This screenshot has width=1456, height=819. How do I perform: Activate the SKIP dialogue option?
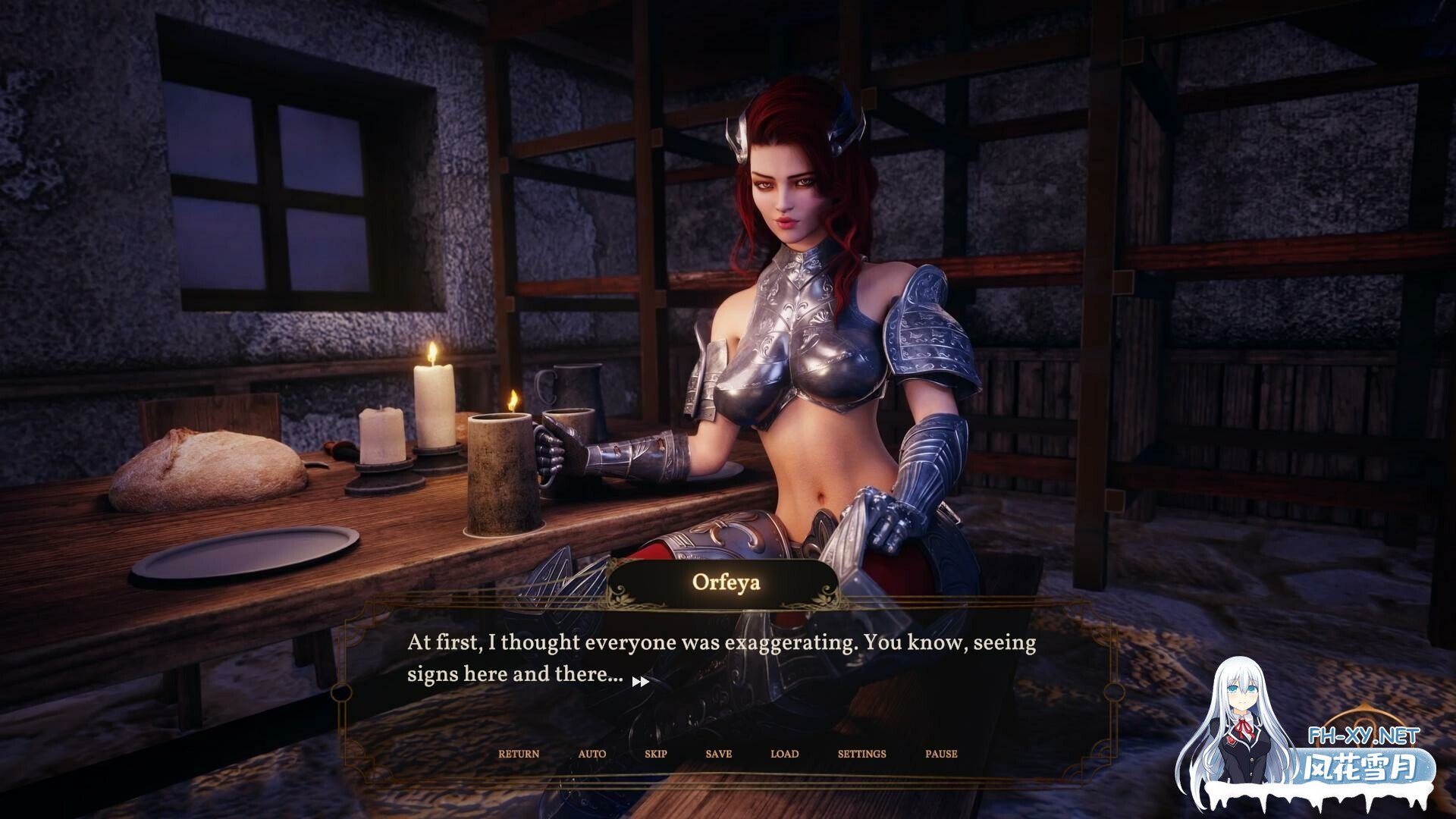click(x=656, y=754)
